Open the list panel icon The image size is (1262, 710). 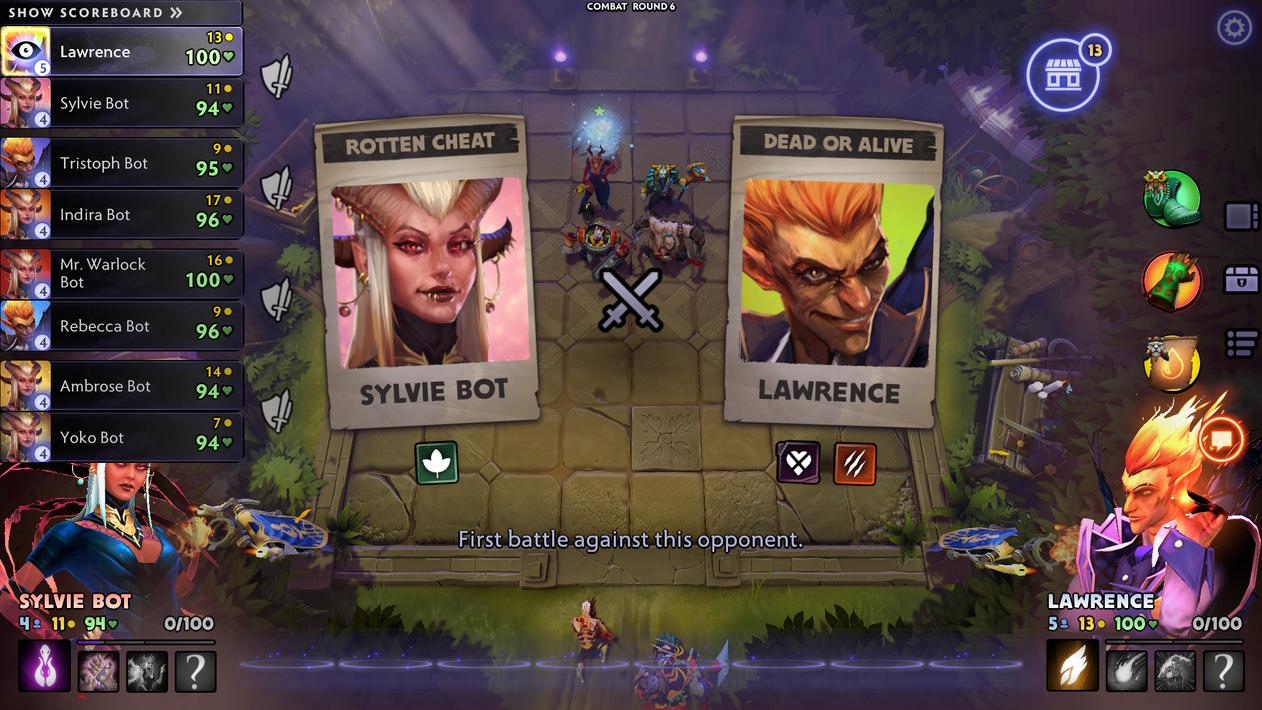click(x=1241, y=344)
